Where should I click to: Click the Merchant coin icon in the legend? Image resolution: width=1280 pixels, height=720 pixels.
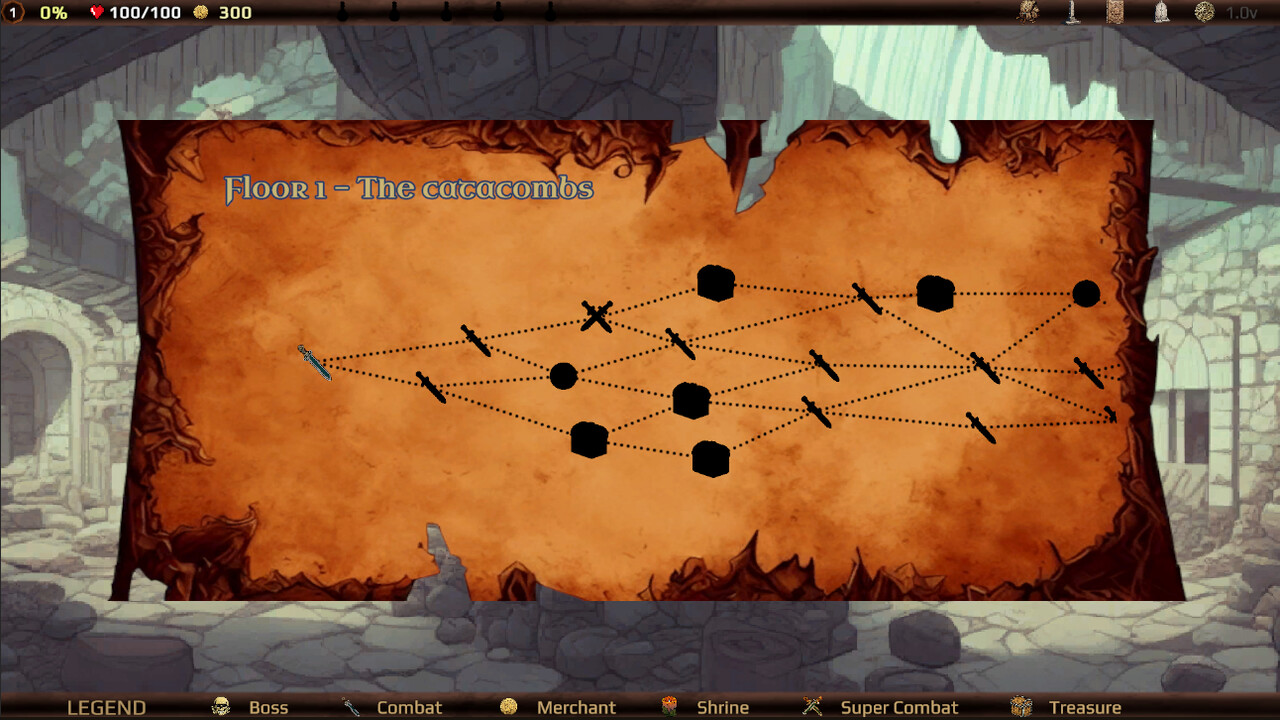(509, 707)
